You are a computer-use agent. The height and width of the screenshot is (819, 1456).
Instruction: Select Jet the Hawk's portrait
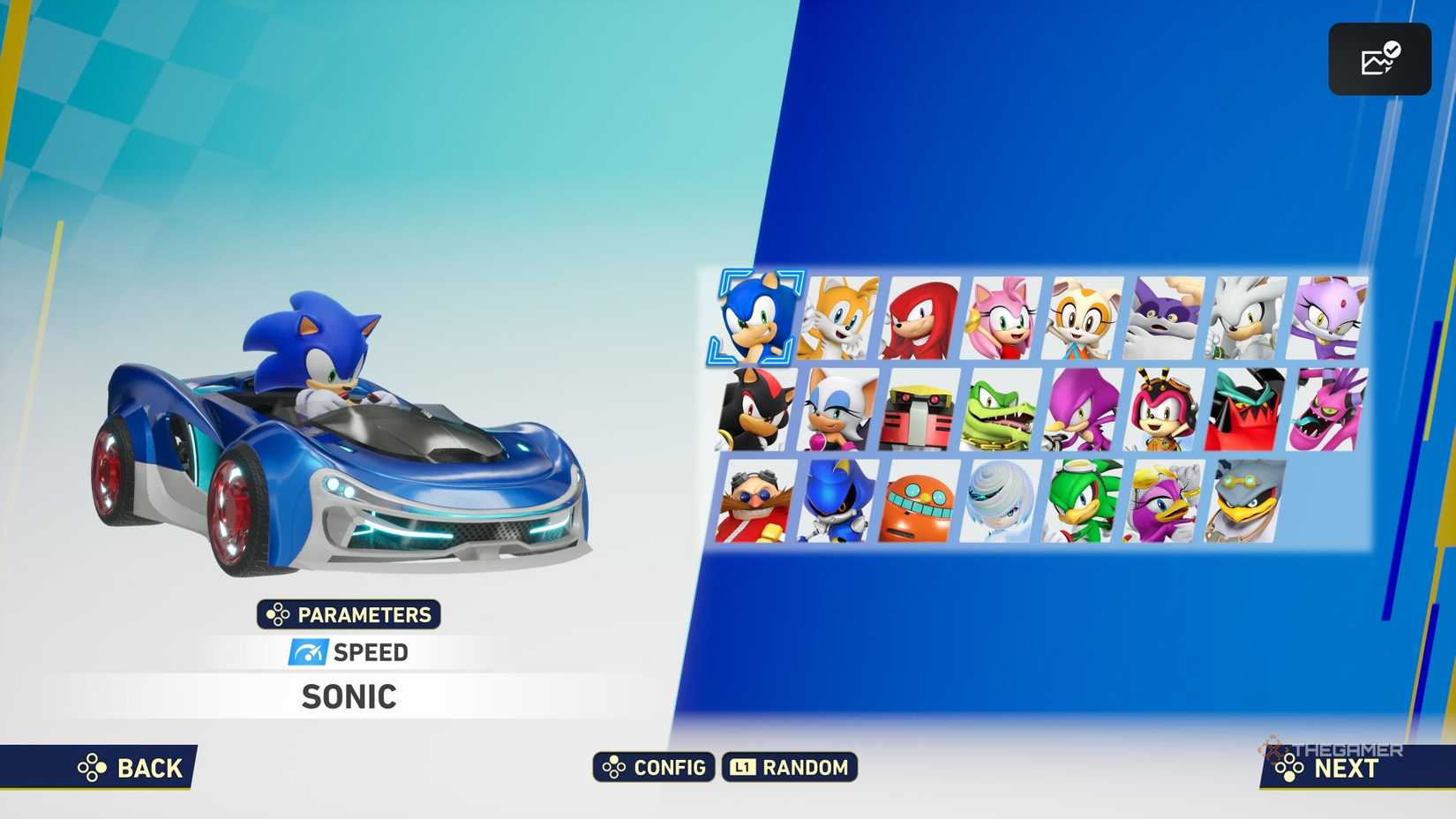point(1083,501)
